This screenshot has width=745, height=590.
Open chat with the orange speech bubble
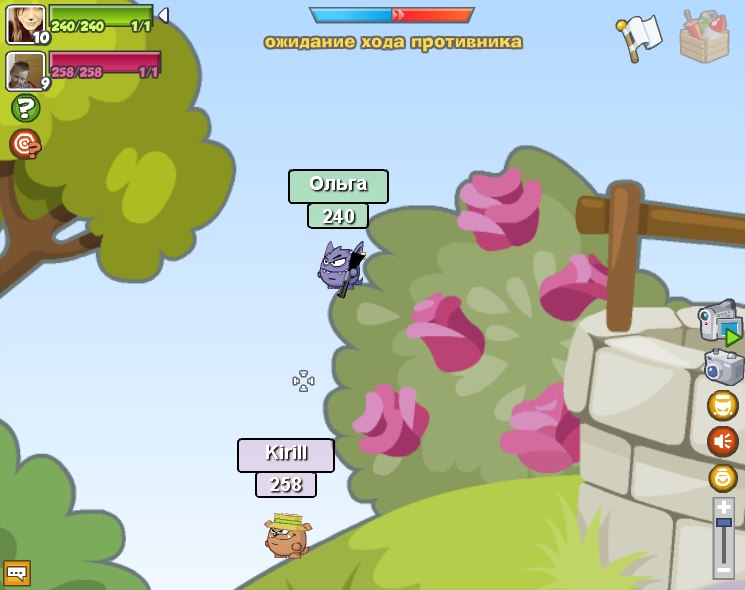pos(17,573)
